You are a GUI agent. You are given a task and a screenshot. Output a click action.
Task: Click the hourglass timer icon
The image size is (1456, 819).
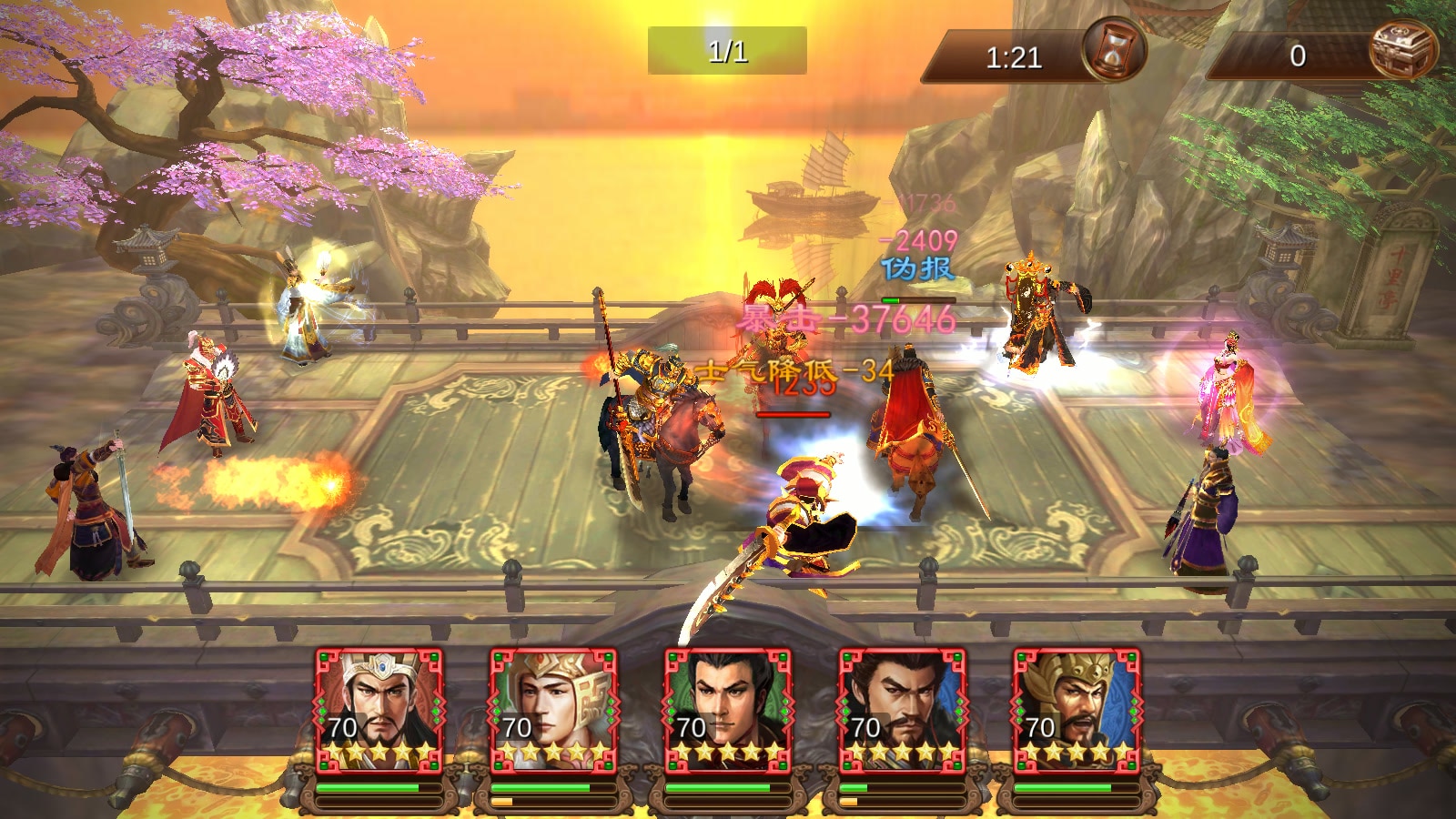pos(1113,50)
